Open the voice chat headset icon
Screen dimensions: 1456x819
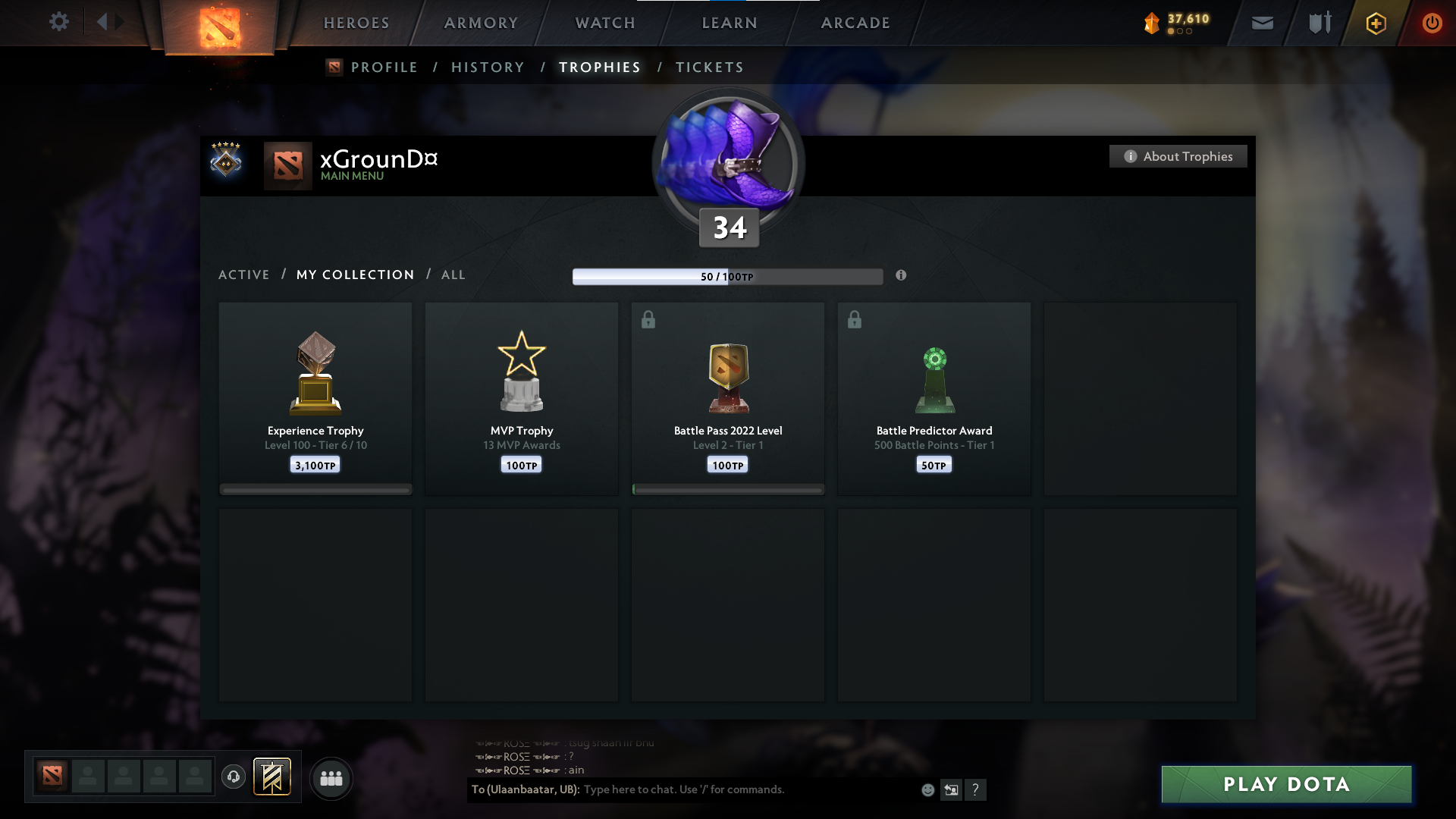point(234,777)
